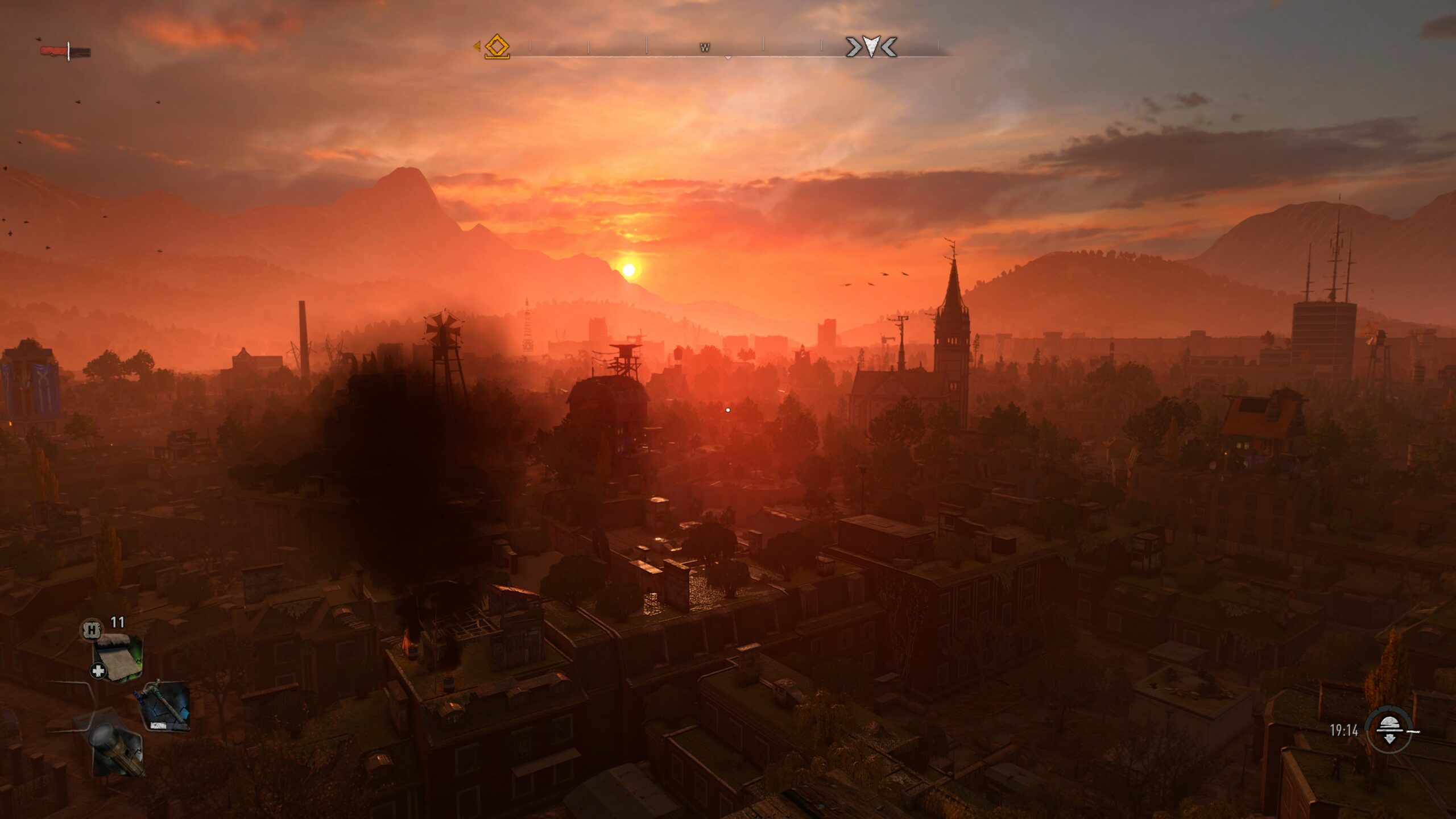Select the bandage healing item slot
The height and width of the screenshot is (819, 1456).
[x=118, y=657]
